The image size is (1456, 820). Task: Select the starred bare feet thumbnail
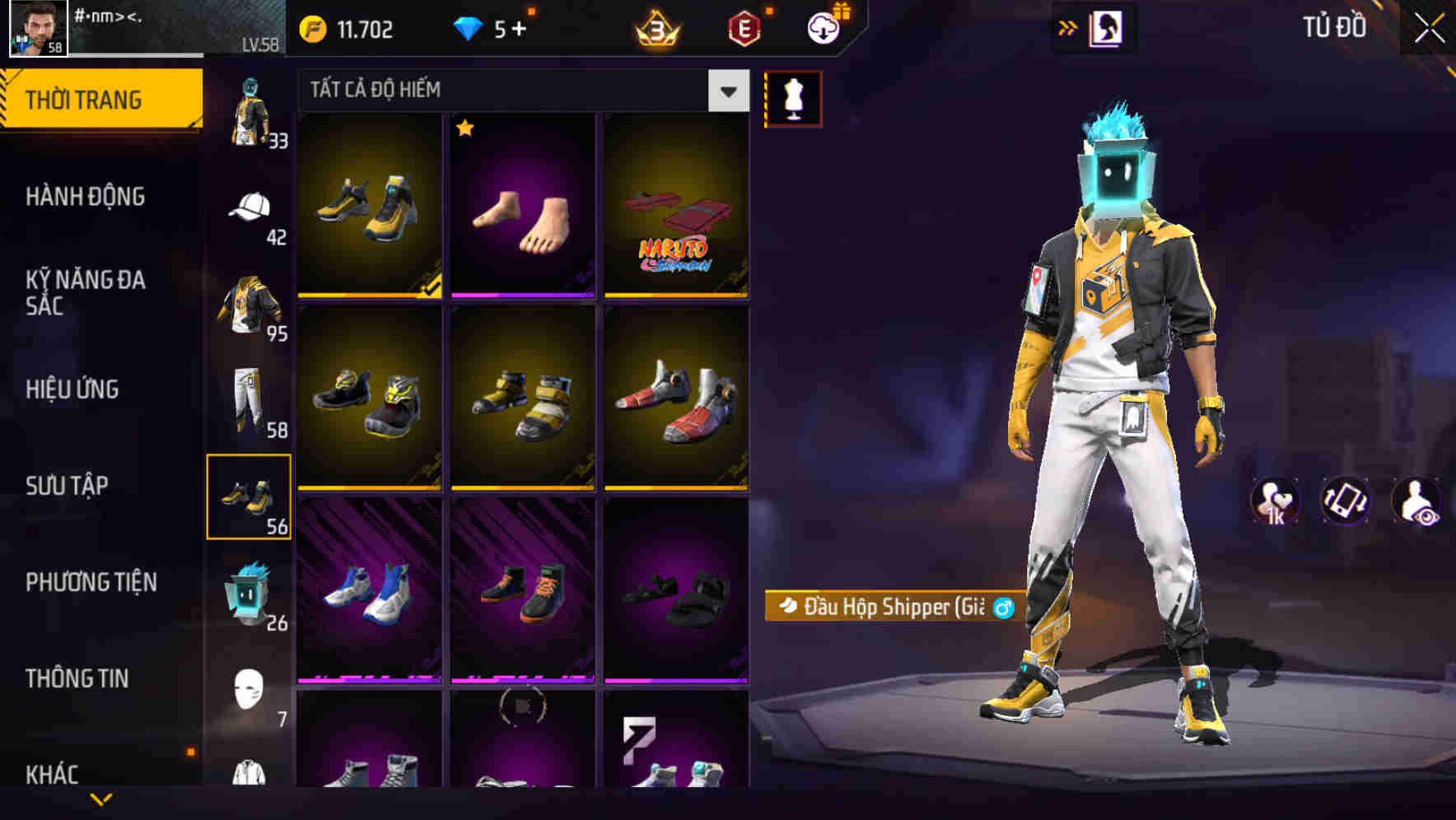[x=521, y=208]
